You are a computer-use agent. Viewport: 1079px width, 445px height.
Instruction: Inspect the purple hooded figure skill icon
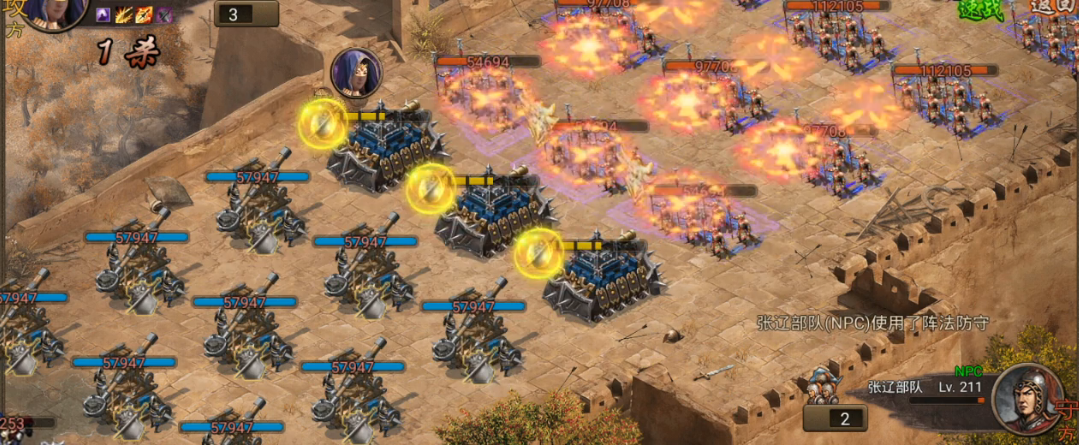pyautogui.click(x=104, y=15)
